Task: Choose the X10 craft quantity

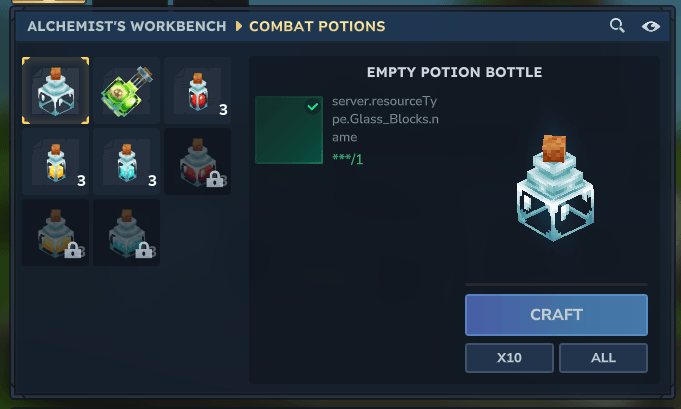Action: click(508, 357)
